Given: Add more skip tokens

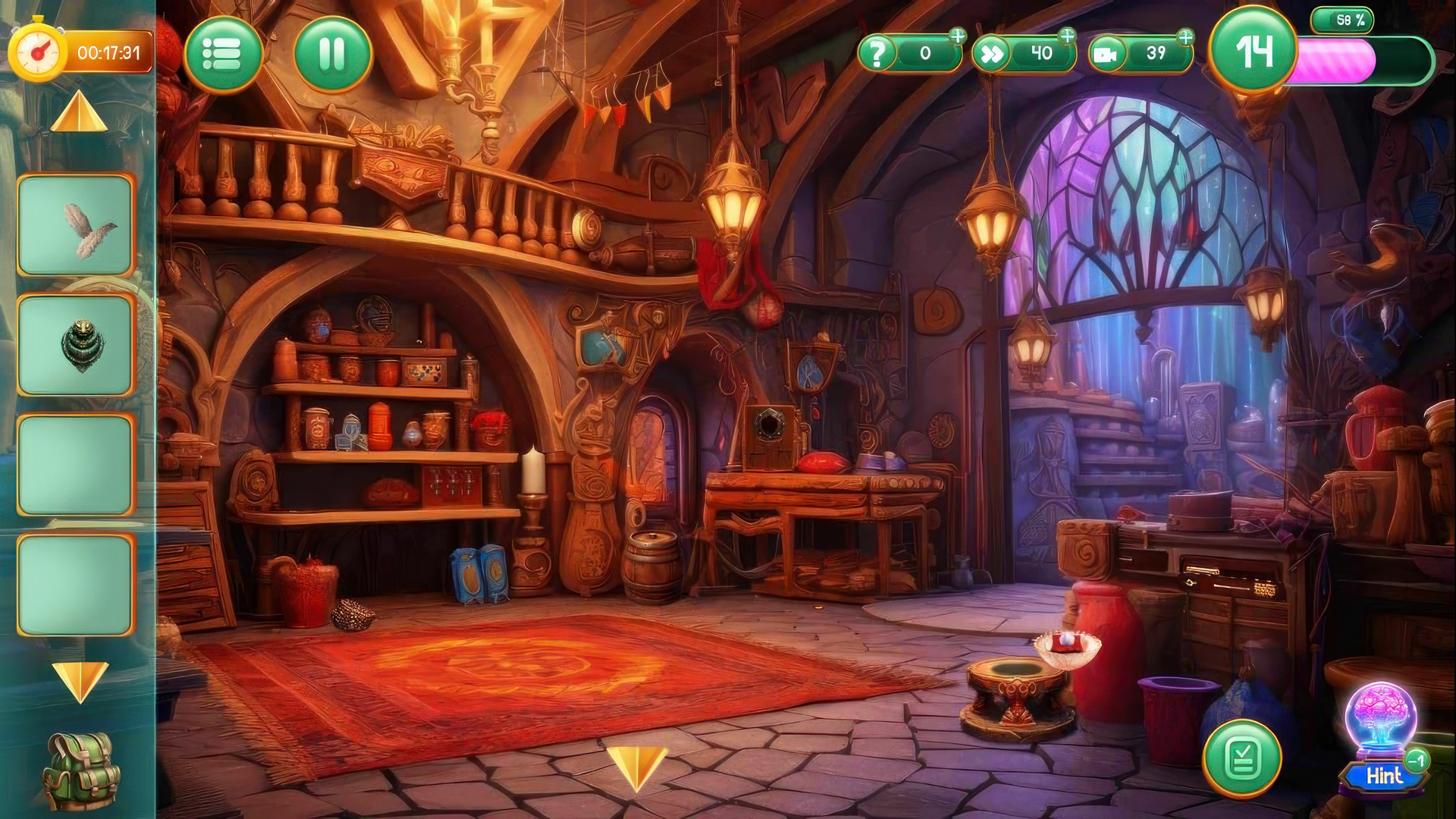Looking at the screenshot, I should pos(1067,36).
